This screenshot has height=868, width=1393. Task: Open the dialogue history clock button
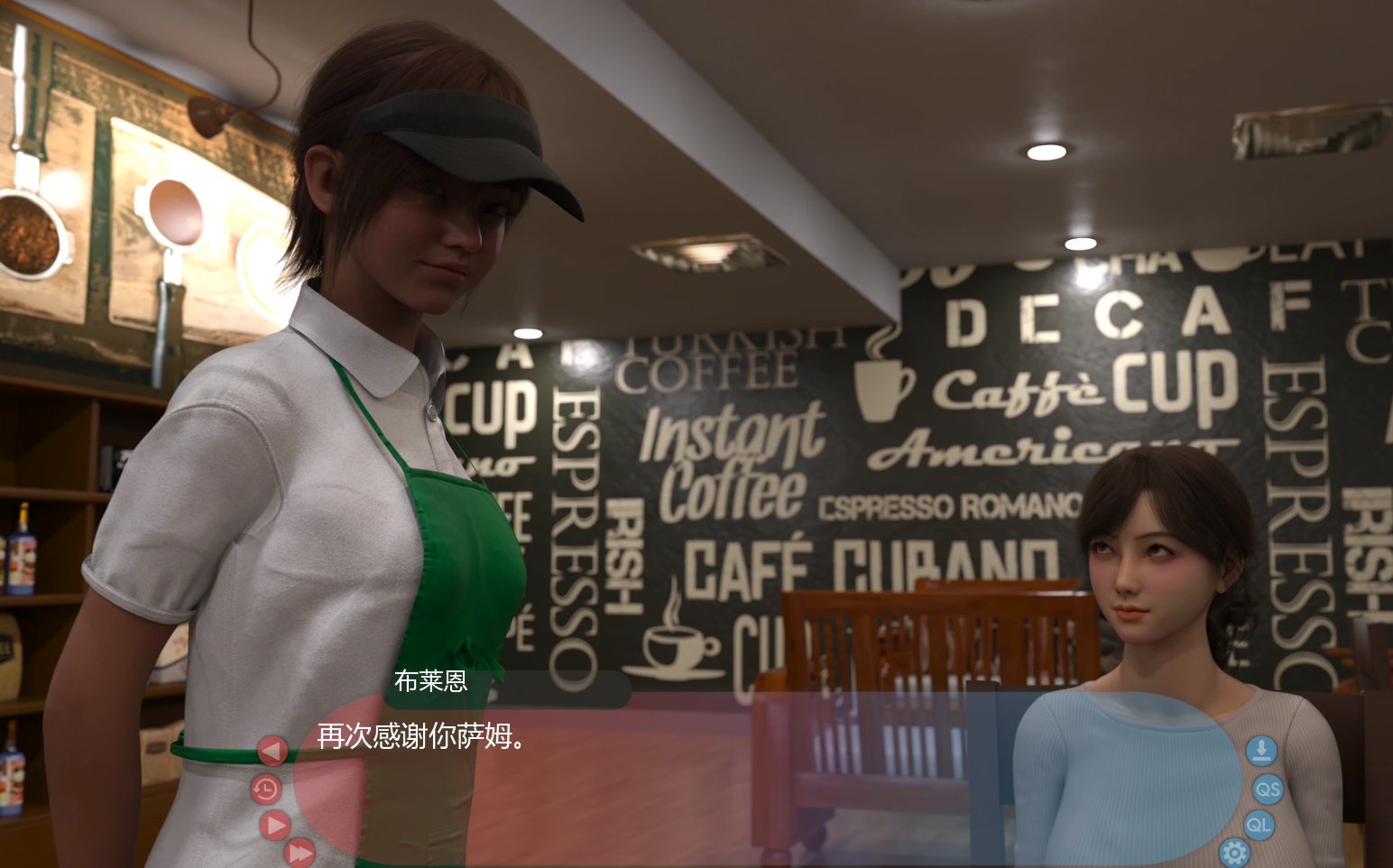point(266,790)
